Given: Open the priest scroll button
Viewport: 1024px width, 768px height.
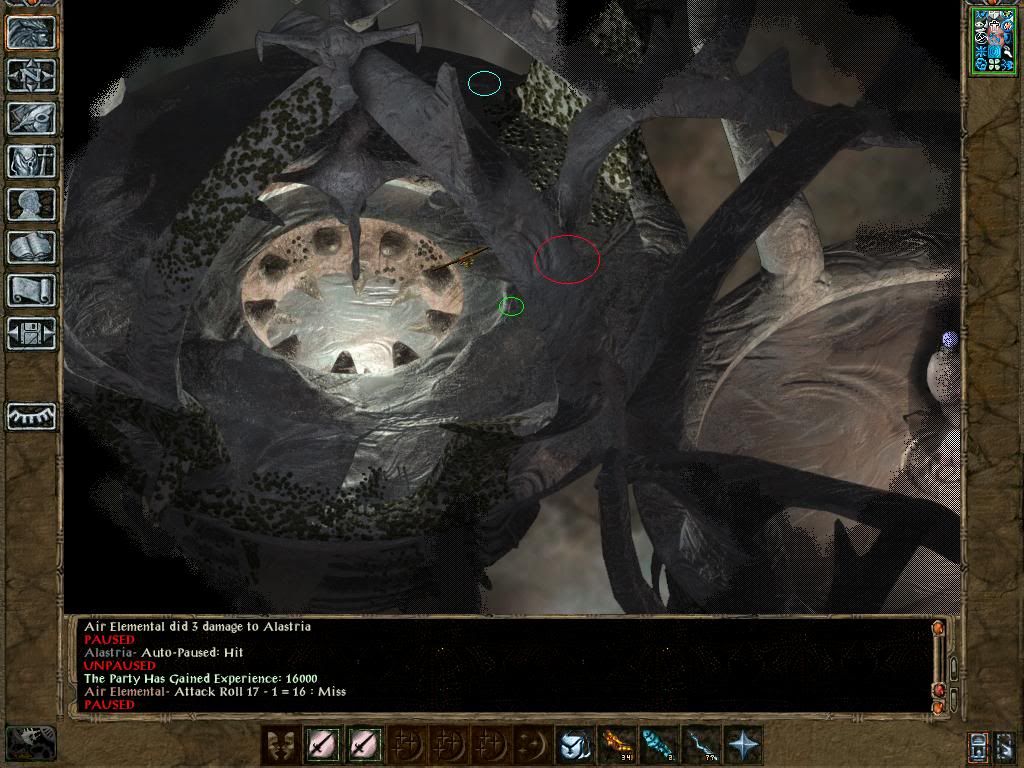Looking at the screenshot, I should [31, 290].
